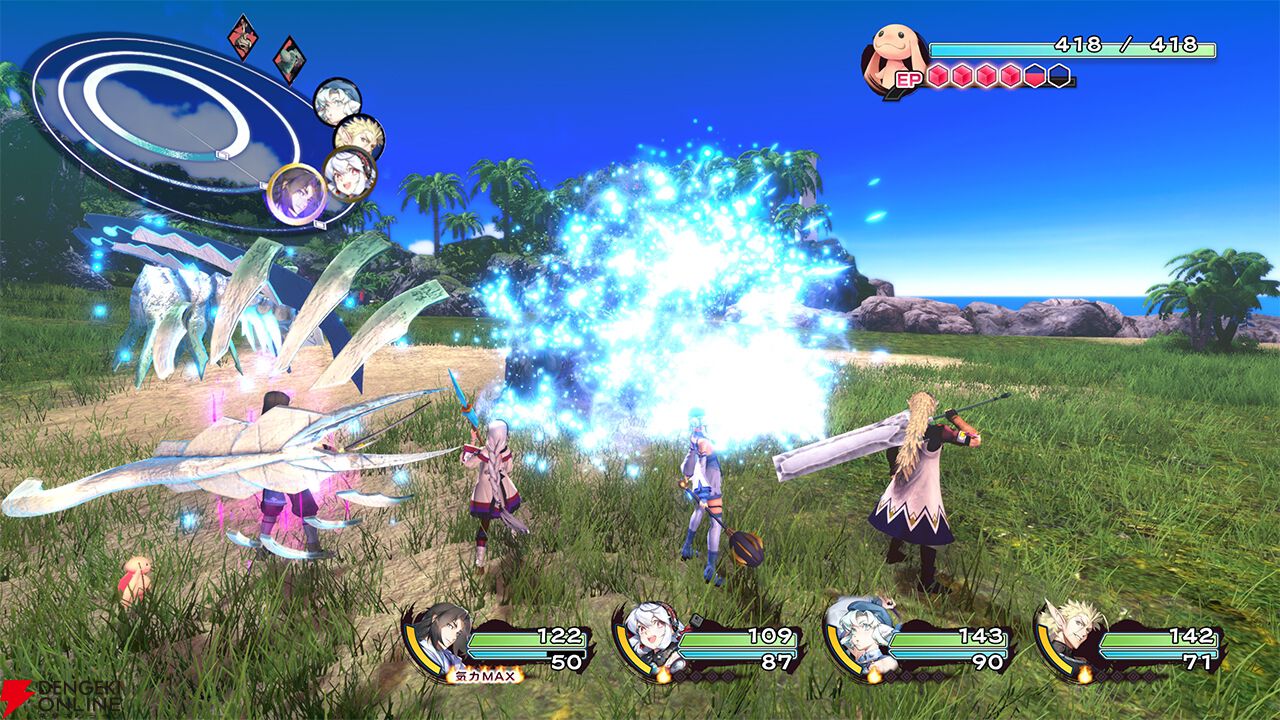The width and height of the screenshot is (1280, 720).
Task: Click blue-capped character's turn ring portrait
Action: tap(337, 102)
